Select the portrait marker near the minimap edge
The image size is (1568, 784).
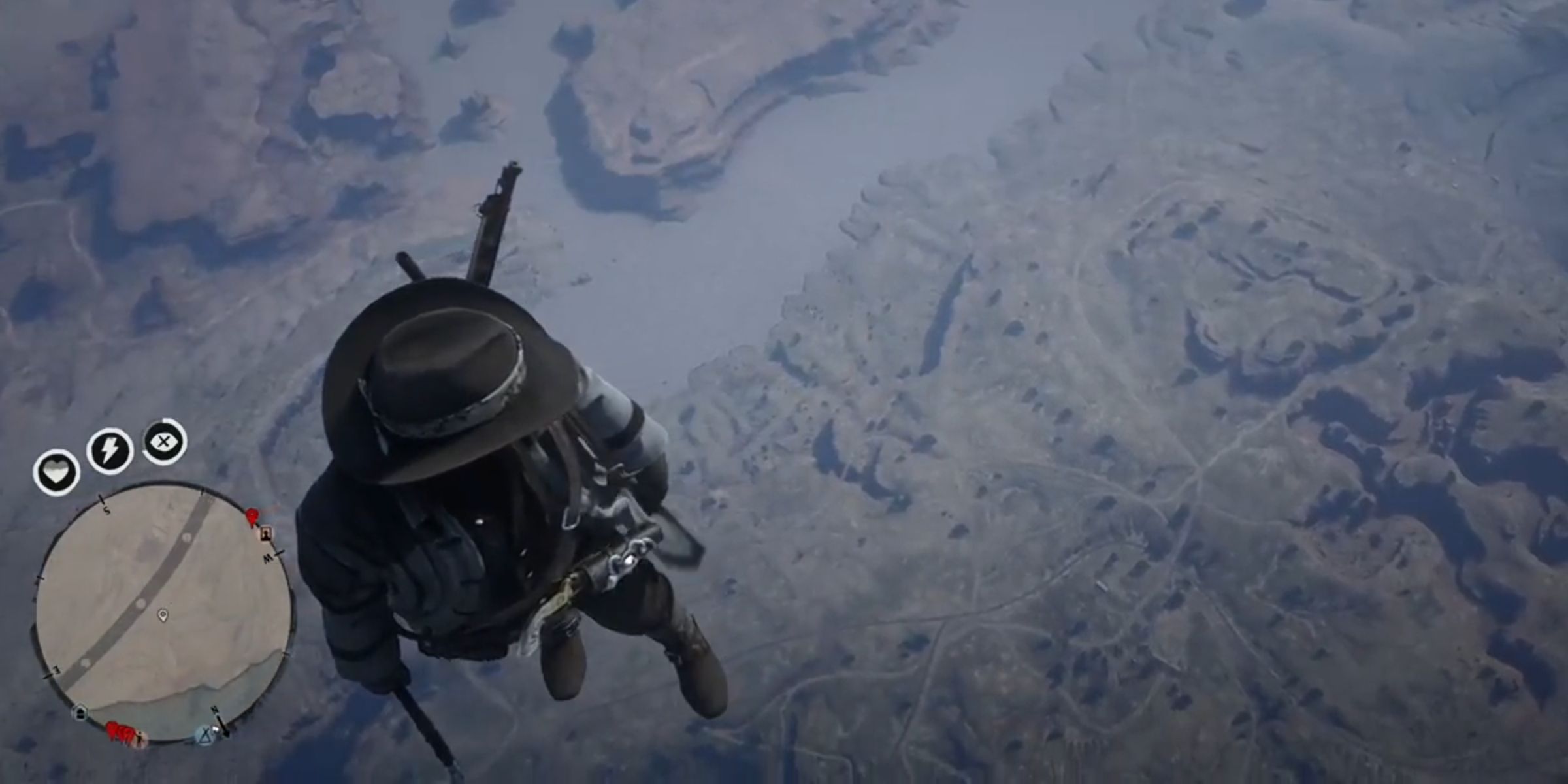click(266, 534)
